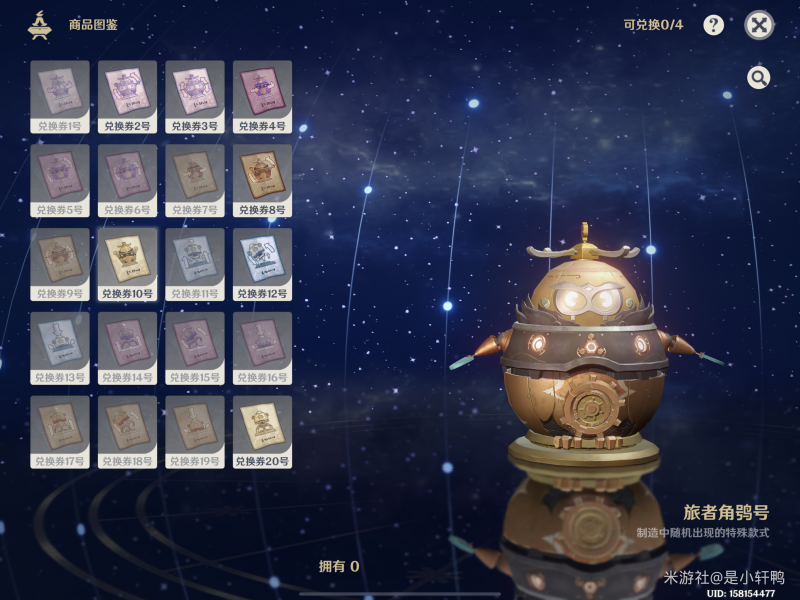Choose the 兑换券20号 voucher tile
The image size is (800, 600).
[x=262, y=433]
